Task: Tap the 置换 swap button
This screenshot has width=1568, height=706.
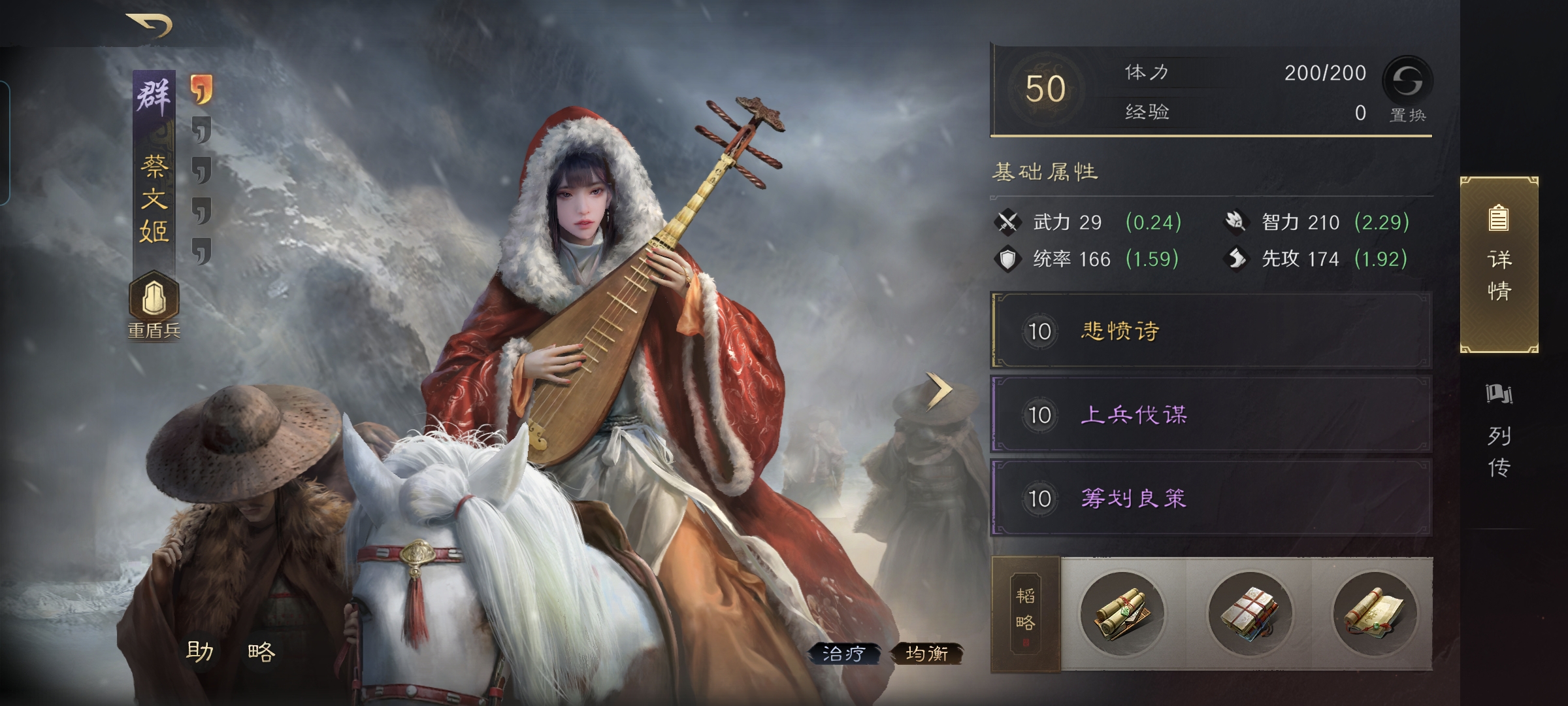Action: click(x=1407, y=88)
